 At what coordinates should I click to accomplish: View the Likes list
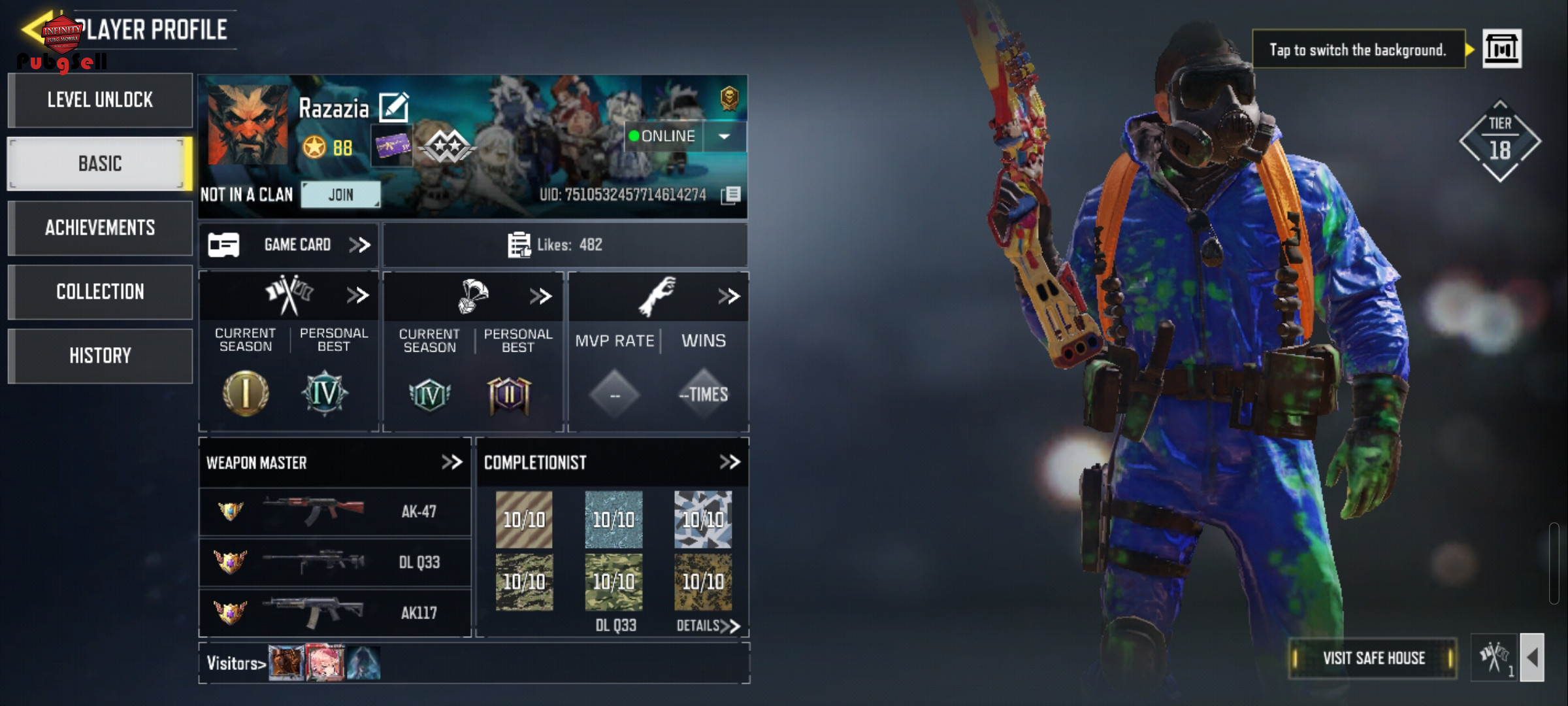tap(555, 245)
